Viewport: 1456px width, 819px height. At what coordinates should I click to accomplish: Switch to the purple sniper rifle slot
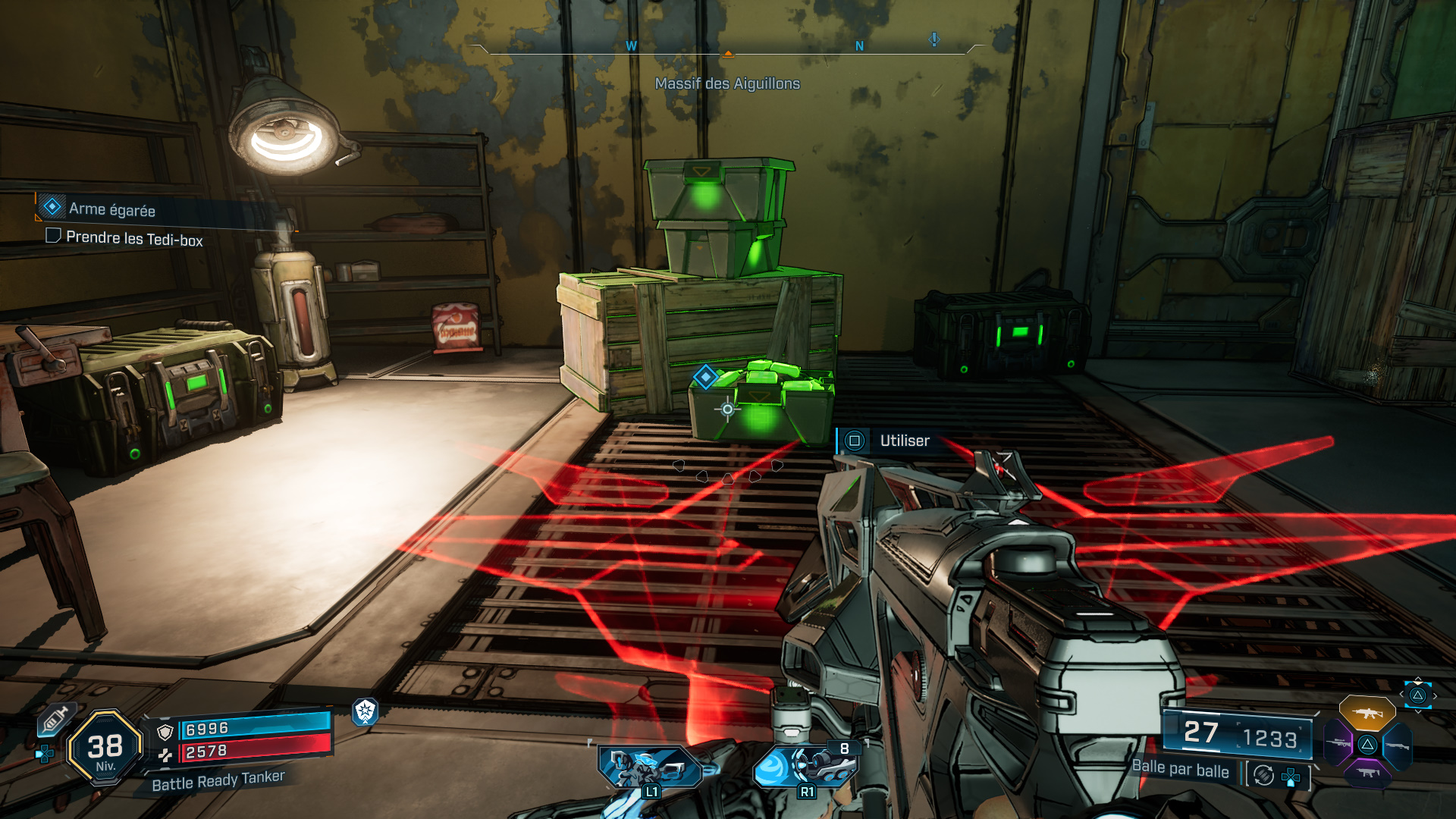pyautogui.click(x=1338, y=743)
